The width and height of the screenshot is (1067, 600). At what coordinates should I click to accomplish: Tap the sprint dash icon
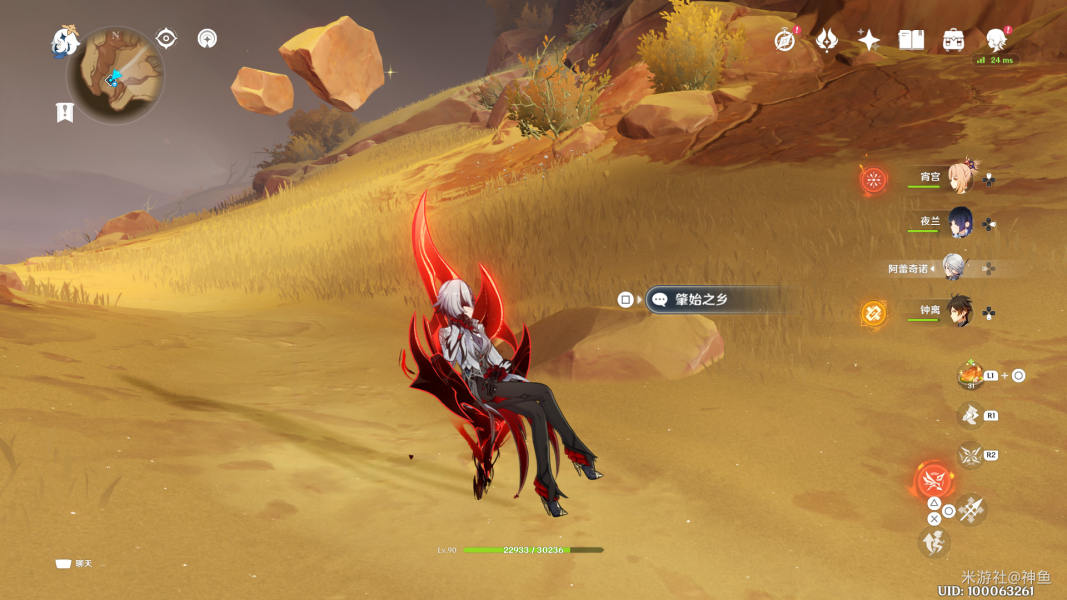click(934, 542)
